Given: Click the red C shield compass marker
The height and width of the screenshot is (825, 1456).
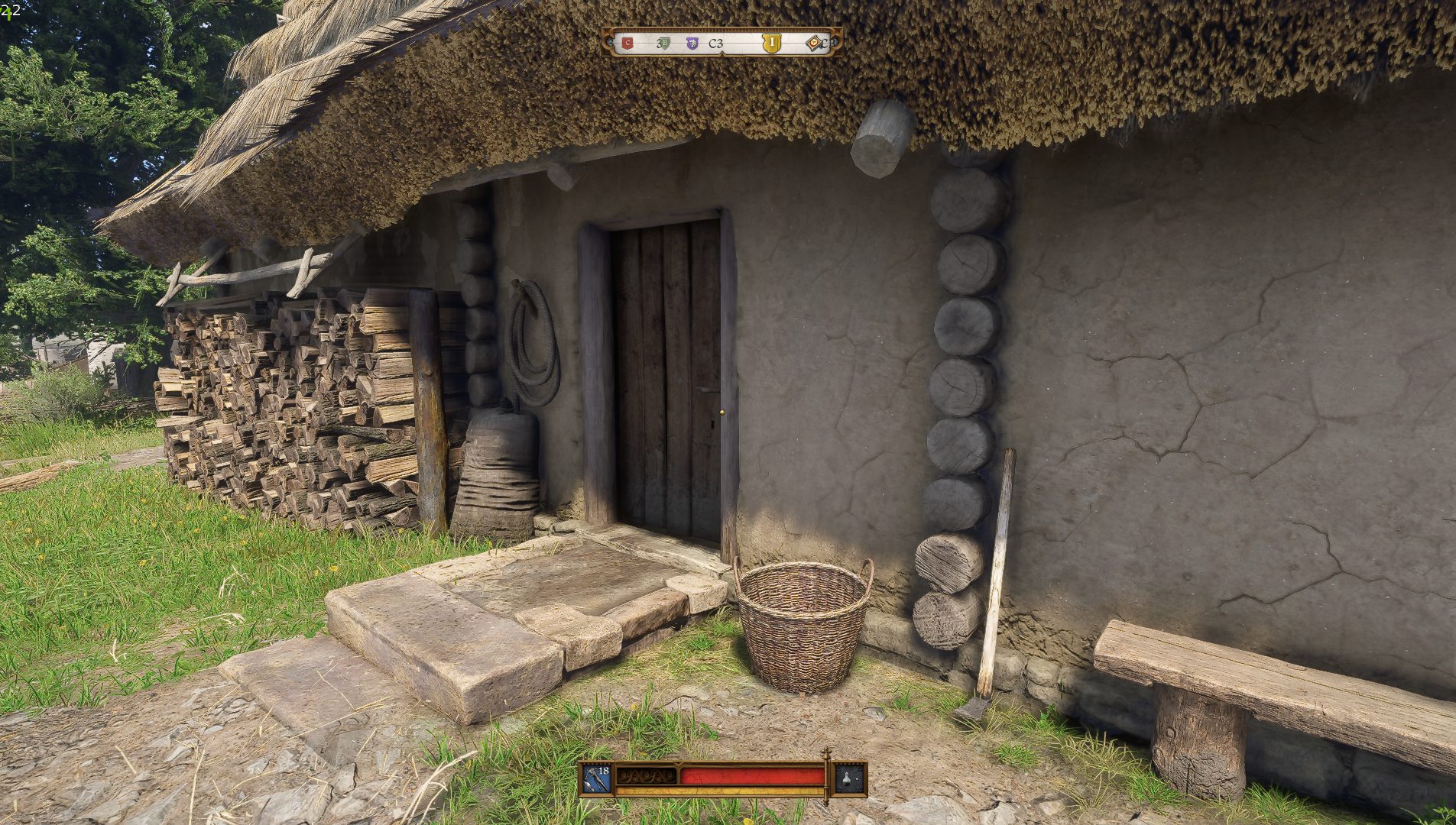Looking at the screenshot, I should coord(627,44).
